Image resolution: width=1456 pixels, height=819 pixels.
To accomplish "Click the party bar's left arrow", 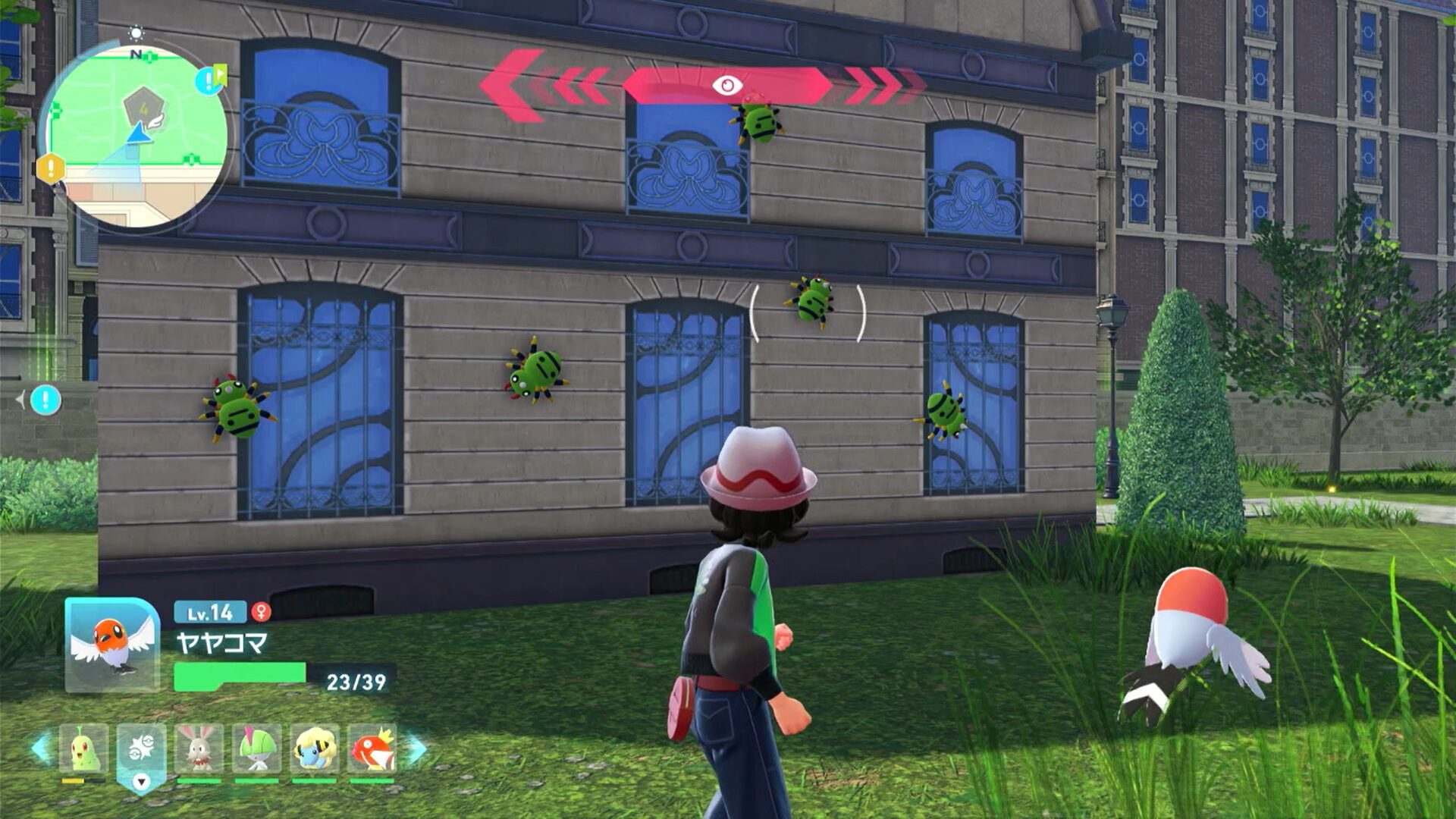I will pyautogui.click(x=41, y=748).
